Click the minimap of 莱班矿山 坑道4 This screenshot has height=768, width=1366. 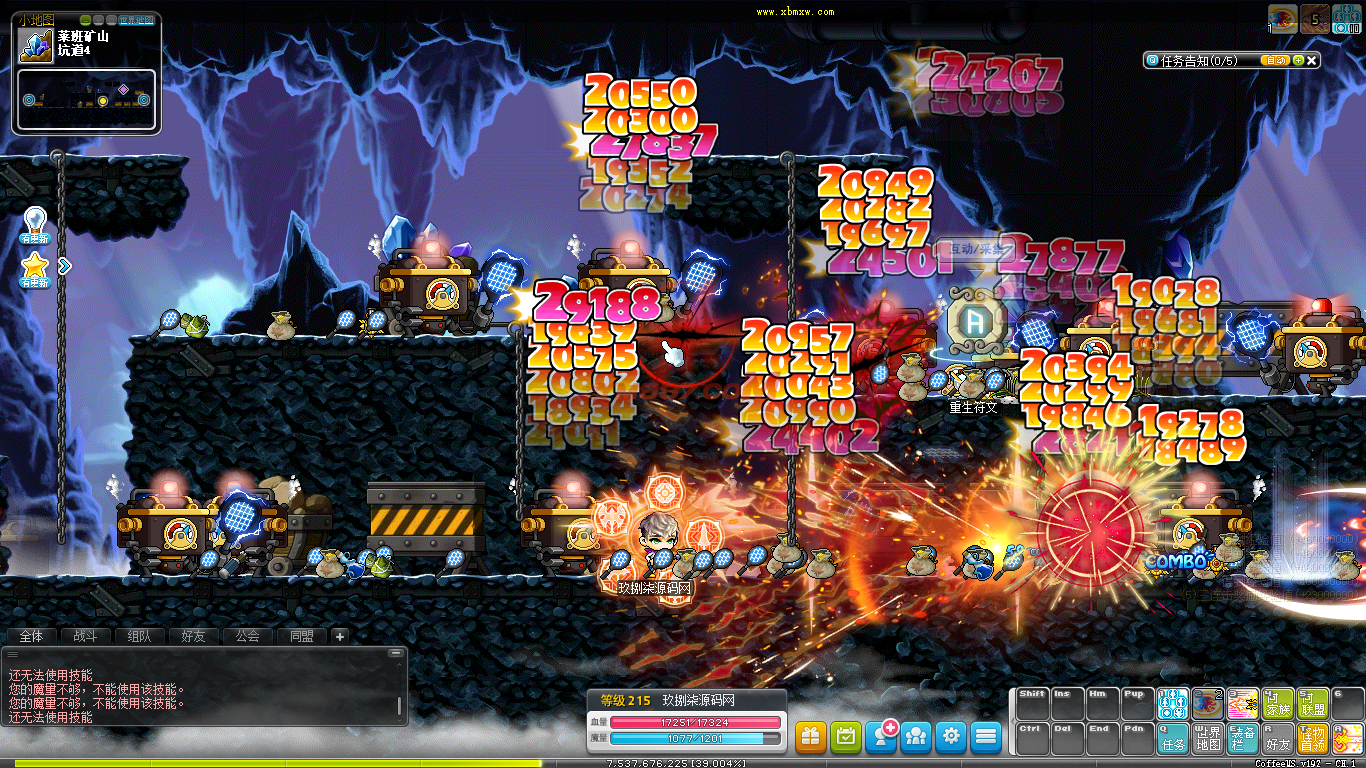click(86, 100)
